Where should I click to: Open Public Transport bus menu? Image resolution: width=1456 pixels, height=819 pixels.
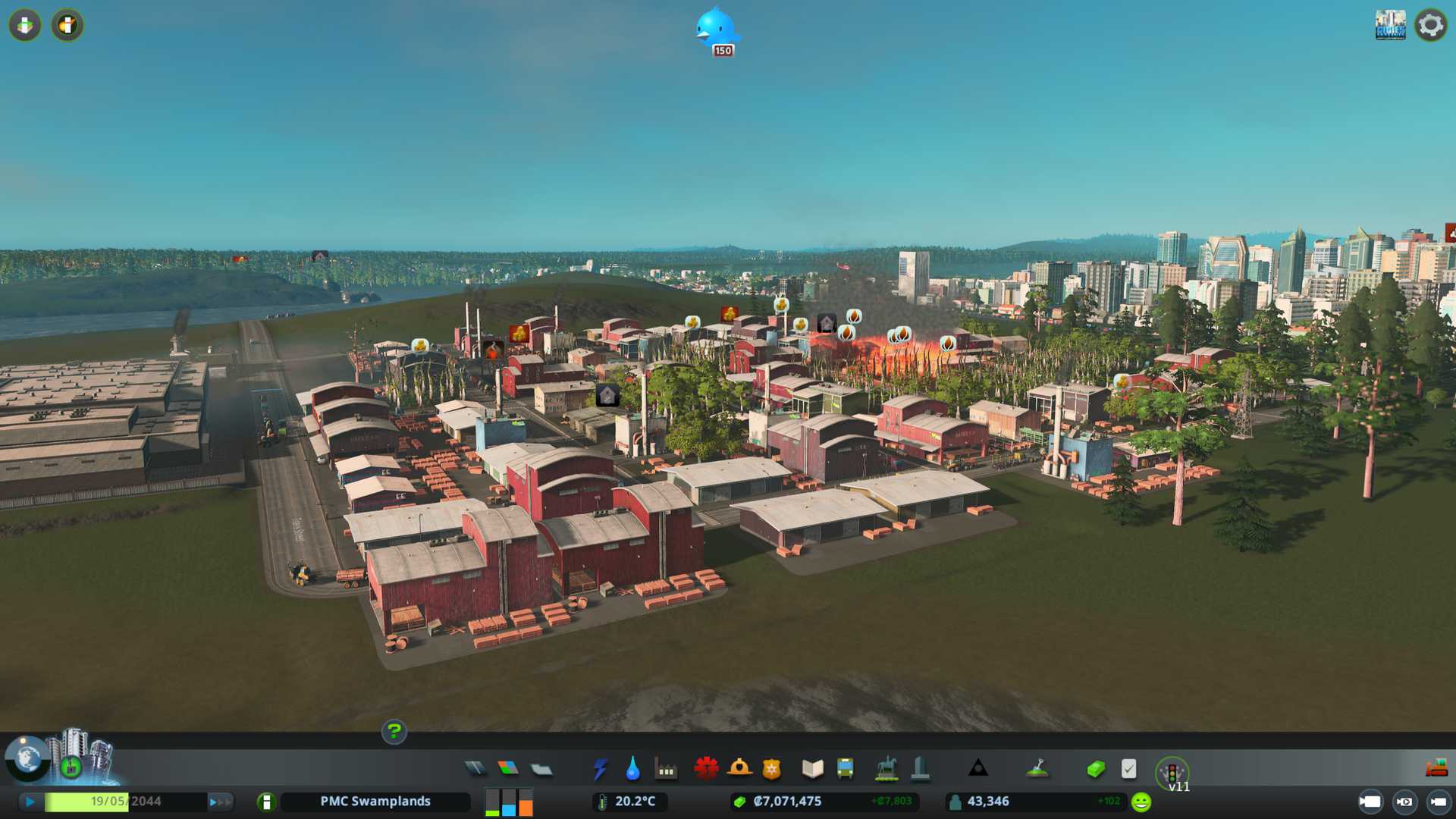pyautogui.click(x=845, y=769)
